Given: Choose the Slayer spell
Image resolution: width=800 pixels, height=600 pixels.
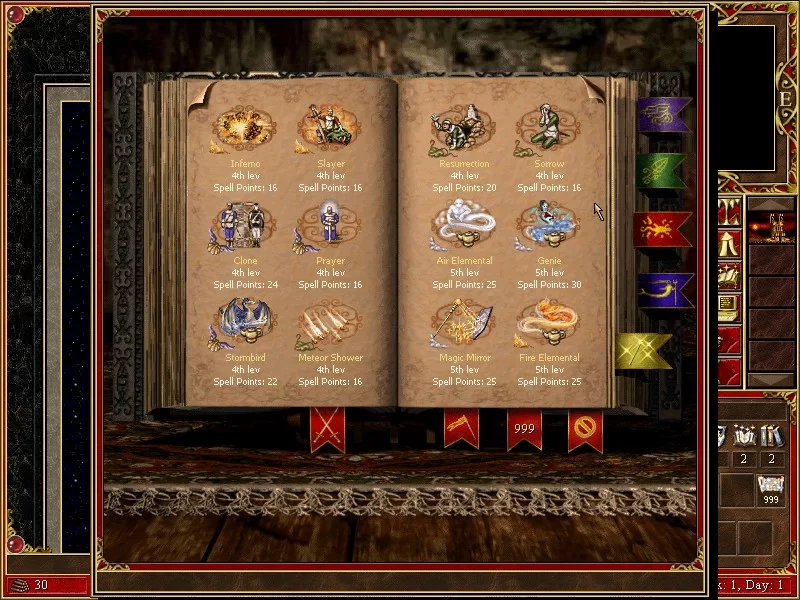Looking at the screenshot, I should coord(330,131).
